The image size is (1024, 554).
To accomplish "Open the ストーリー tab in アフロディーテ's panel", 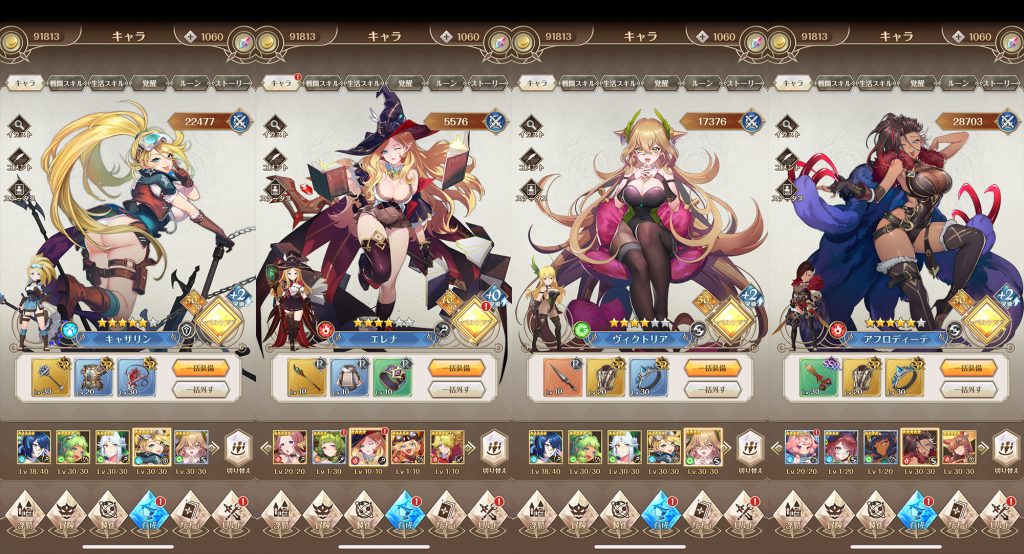I will 999,83.
